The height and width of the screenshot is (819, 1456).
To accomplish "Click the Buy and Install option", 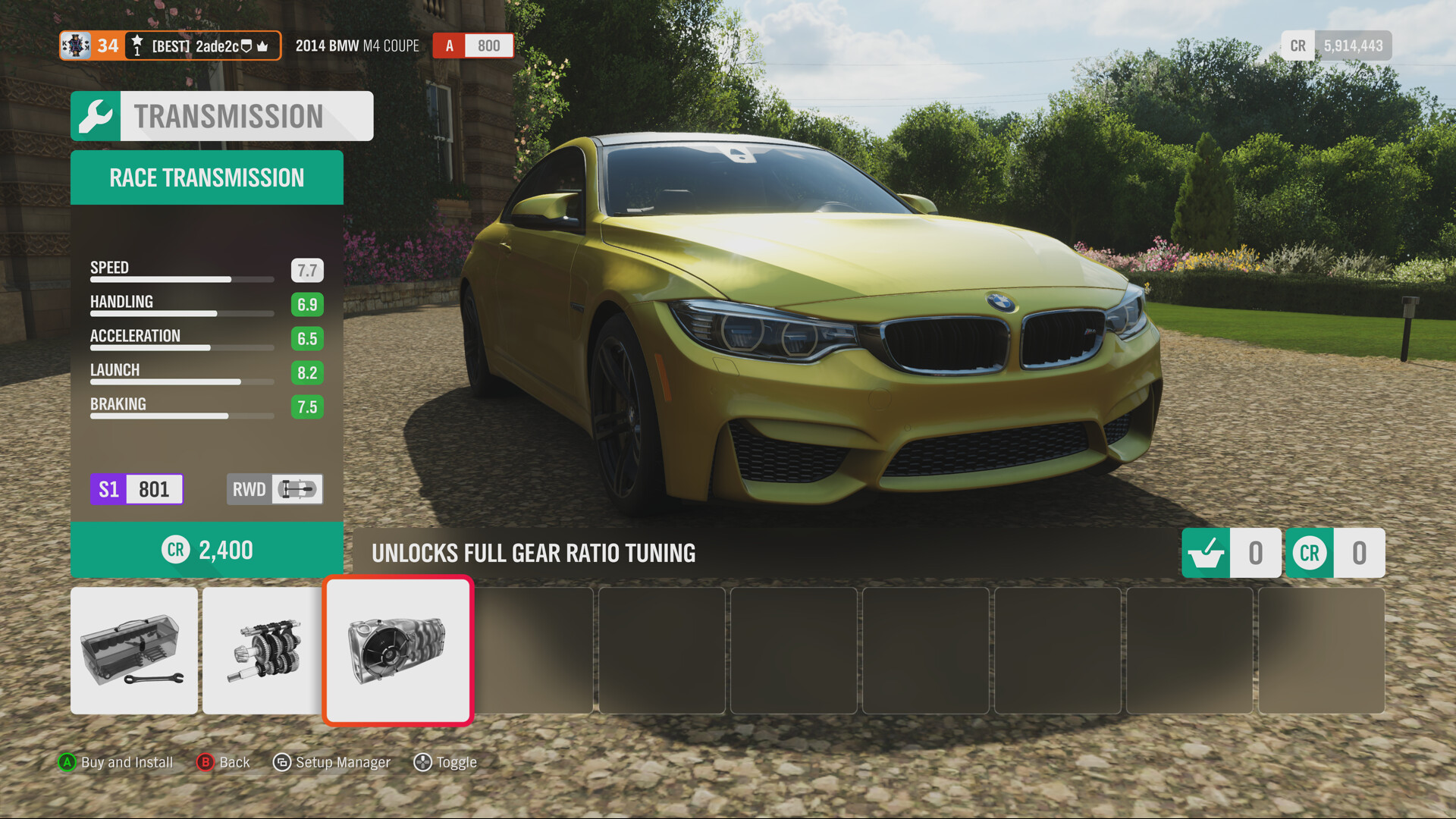I will (x=116, y=762).
